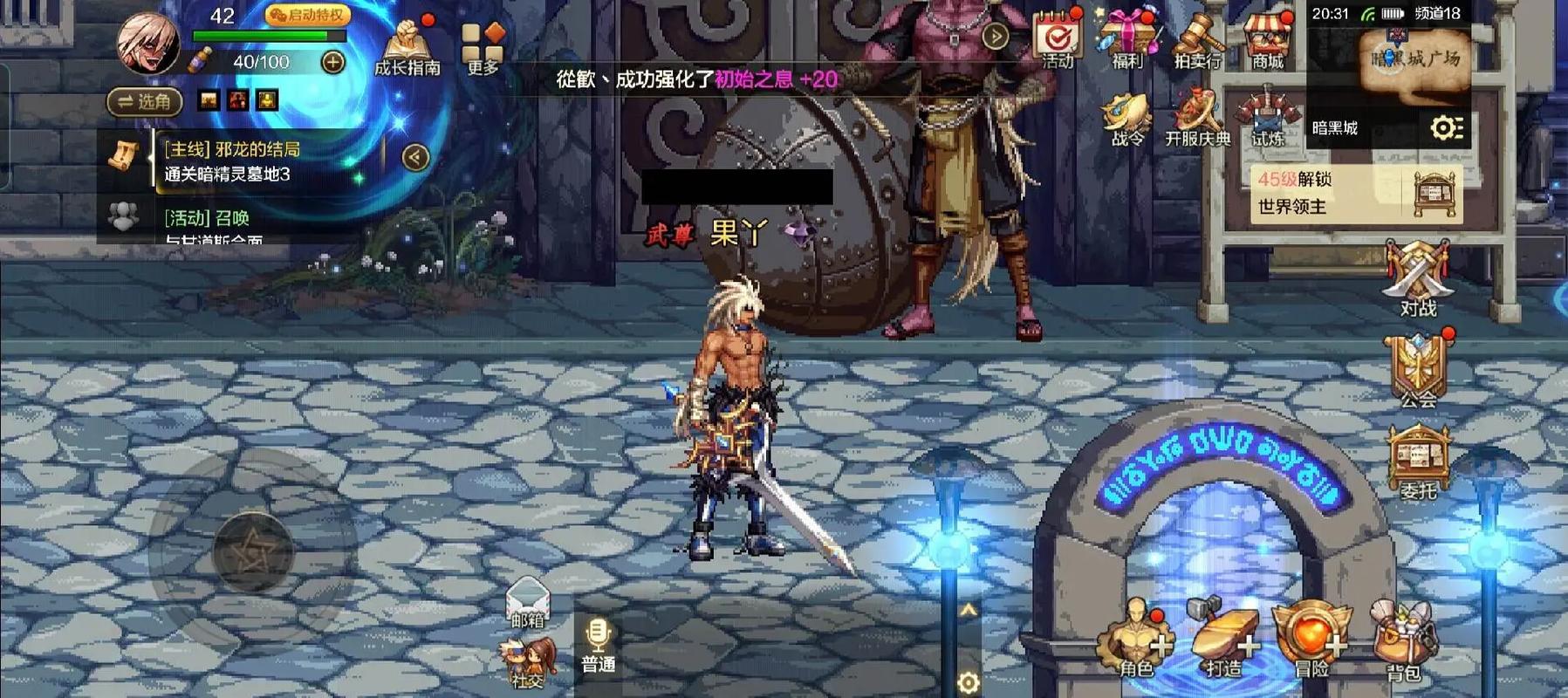Open the 邮箱 mailbox

528,600
